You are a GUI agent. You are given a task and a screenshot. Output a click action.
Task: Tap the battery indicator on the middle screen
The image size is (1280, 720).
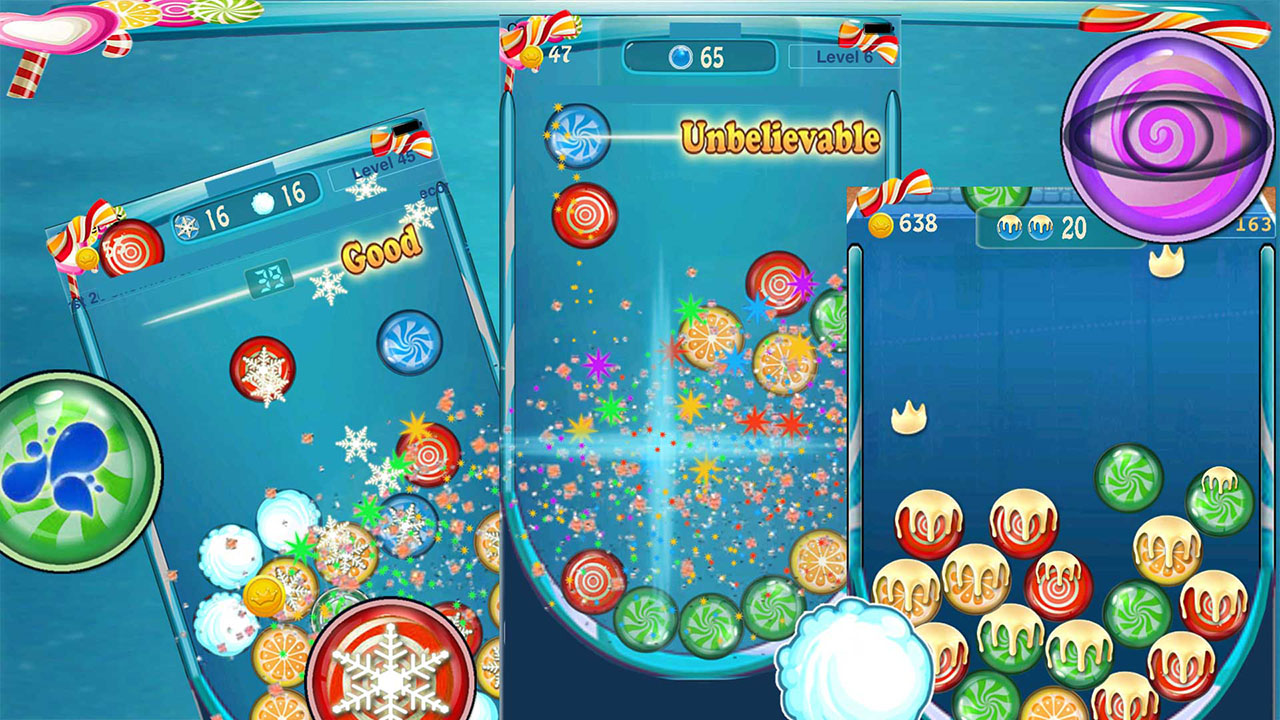[878, 28]
